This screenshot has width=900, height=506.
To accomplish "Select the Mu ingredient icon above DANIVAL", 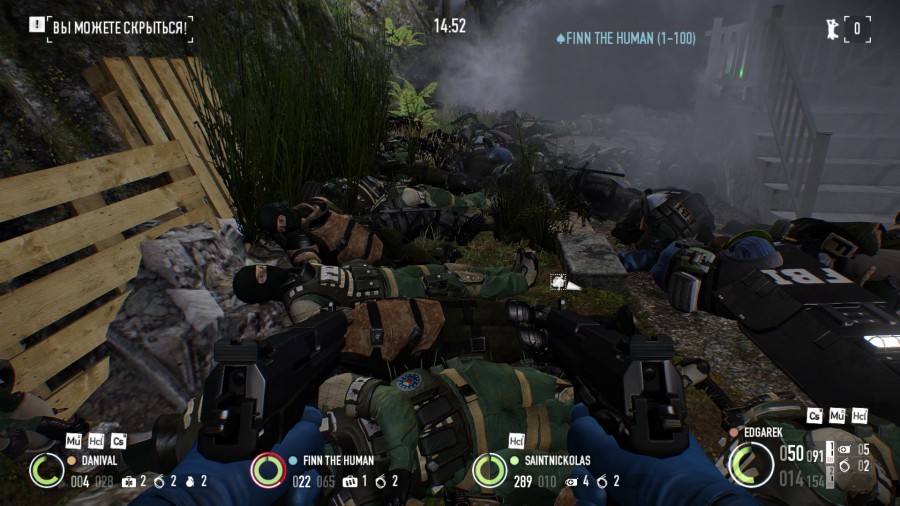I will (73, 440).
